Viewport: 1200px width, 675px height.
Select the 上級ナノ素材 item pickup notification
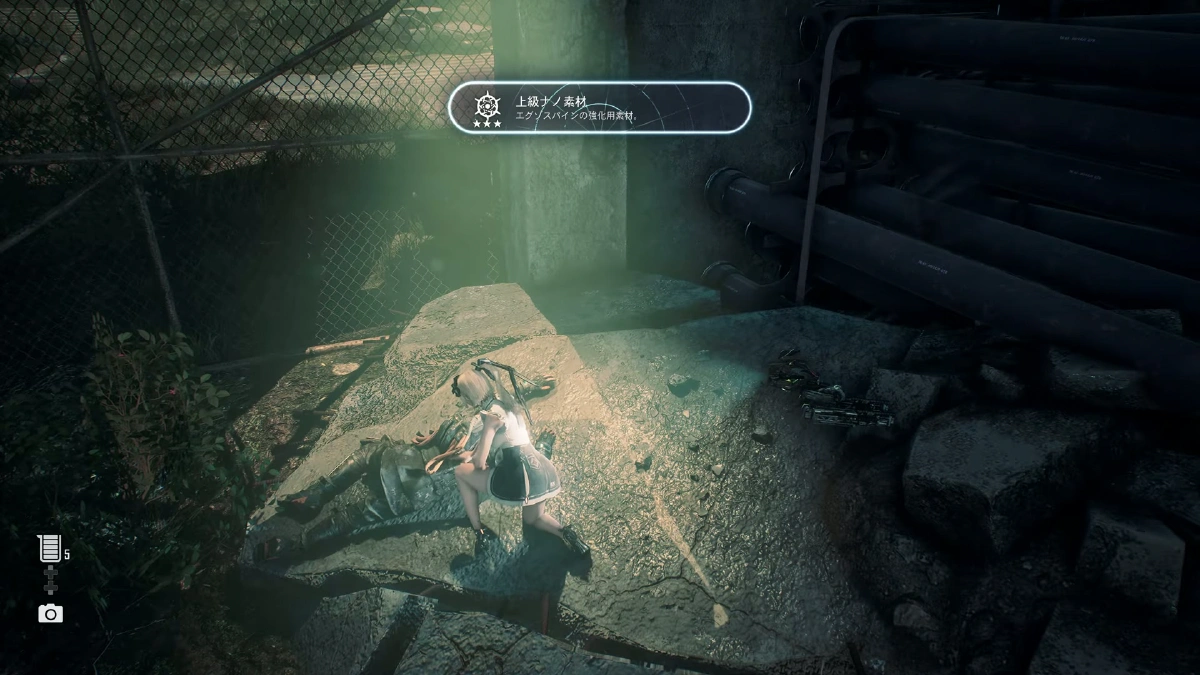(x=599, y=107)
